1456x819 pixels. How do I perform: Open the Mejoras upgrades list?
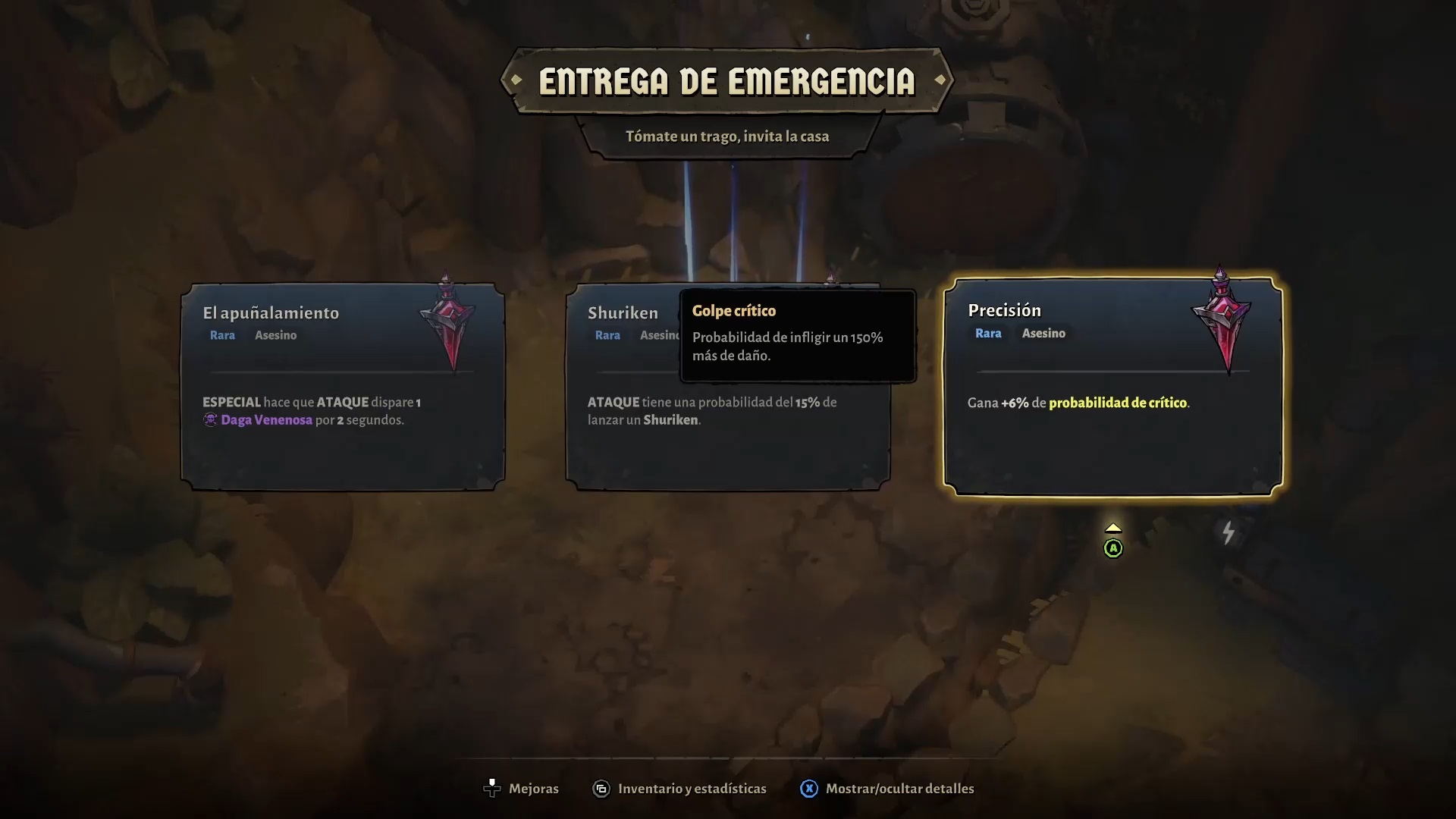[521, 789]
